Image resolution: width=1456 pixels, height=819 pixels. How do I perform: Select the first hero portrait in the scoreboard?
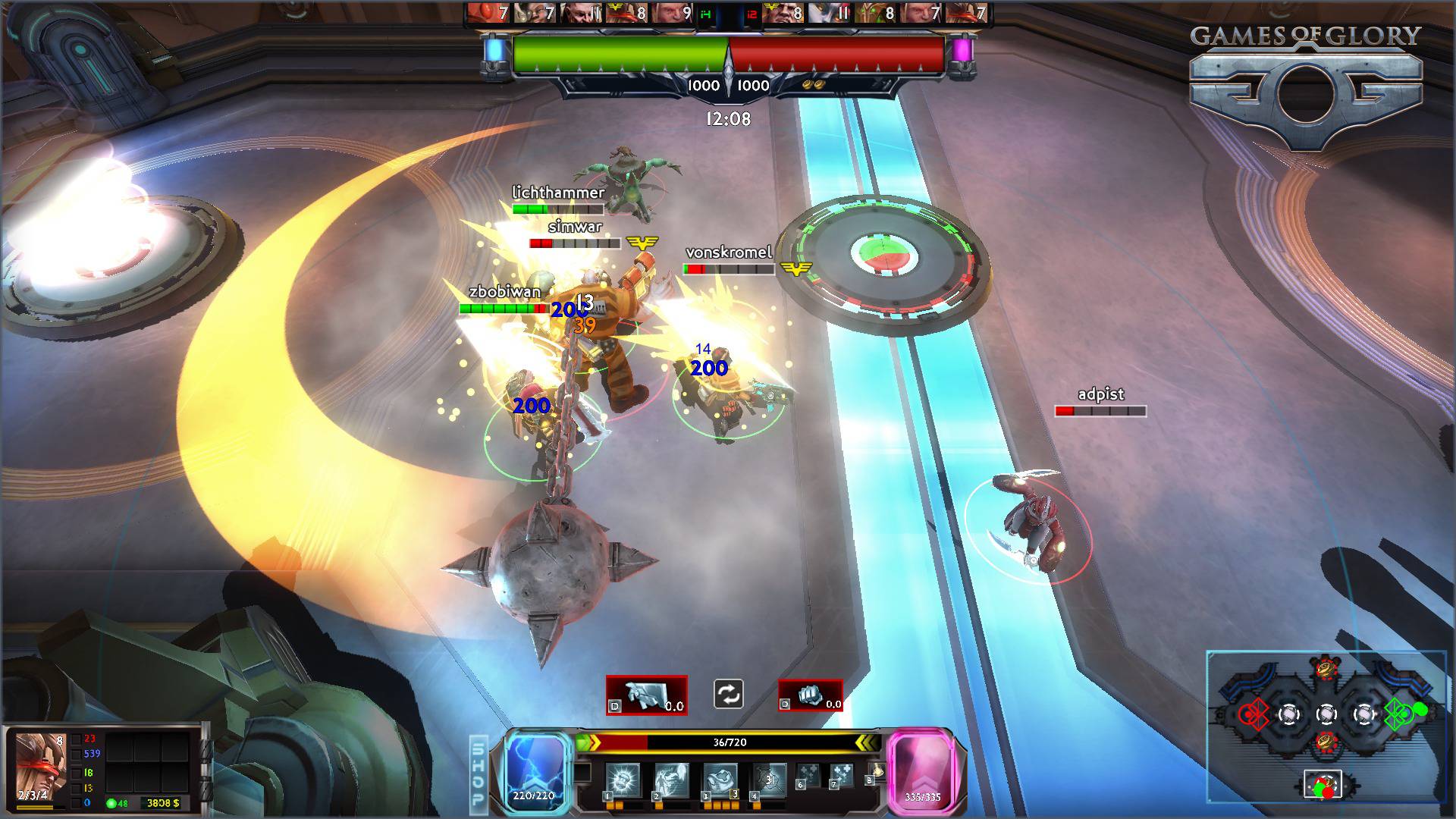coord(487,13)
